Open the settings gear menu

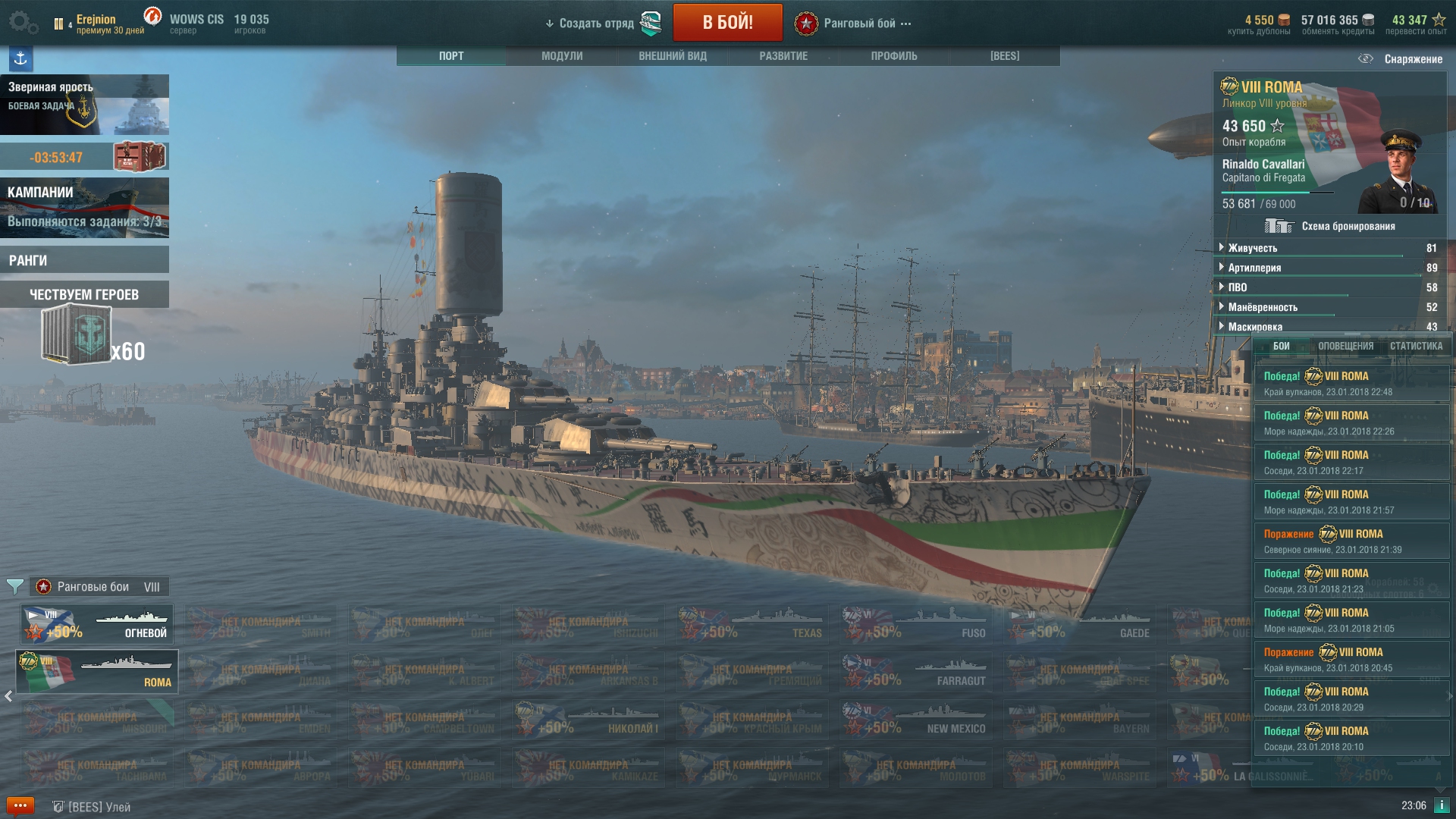pos(23,22)
